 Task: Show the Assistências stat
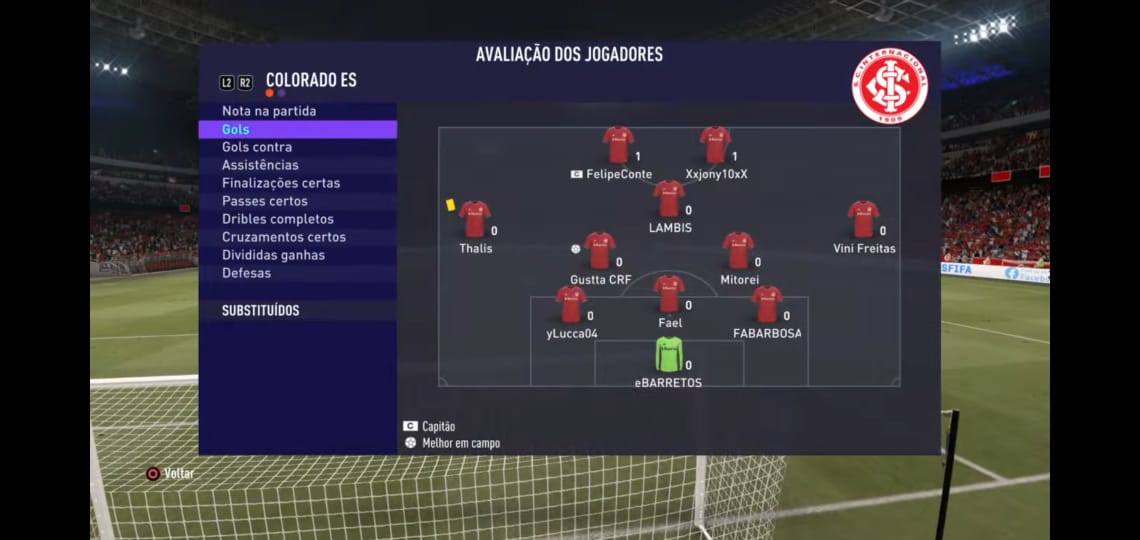[260, 165]
